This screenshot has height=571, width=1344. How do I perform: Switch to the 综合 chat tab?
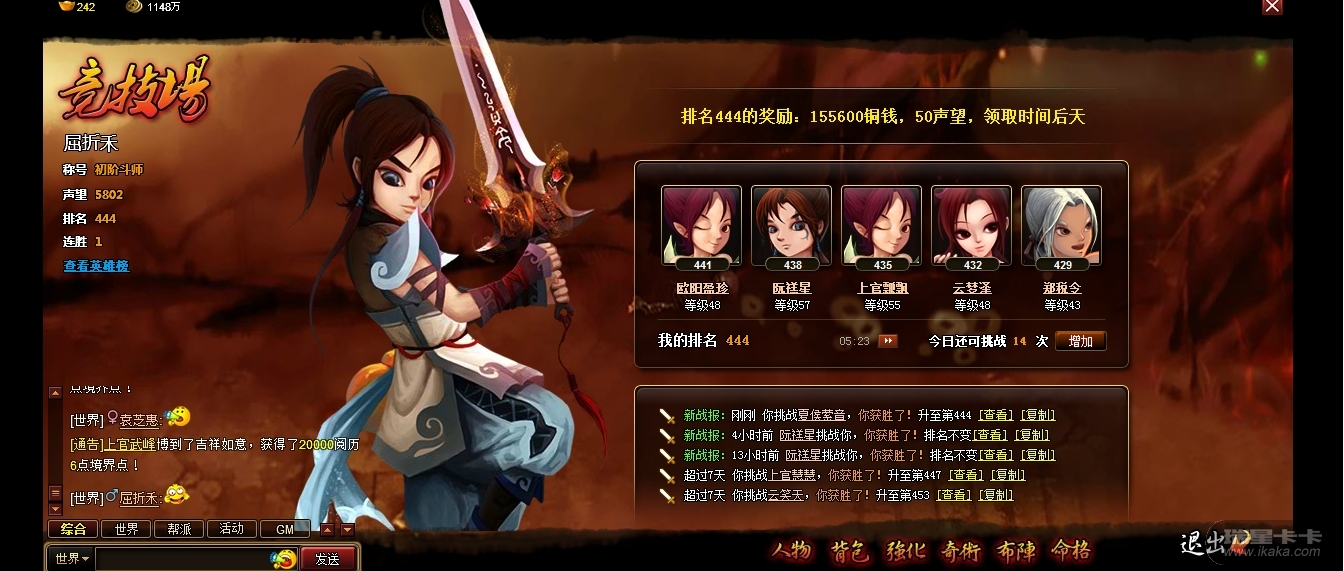[73, 529]
